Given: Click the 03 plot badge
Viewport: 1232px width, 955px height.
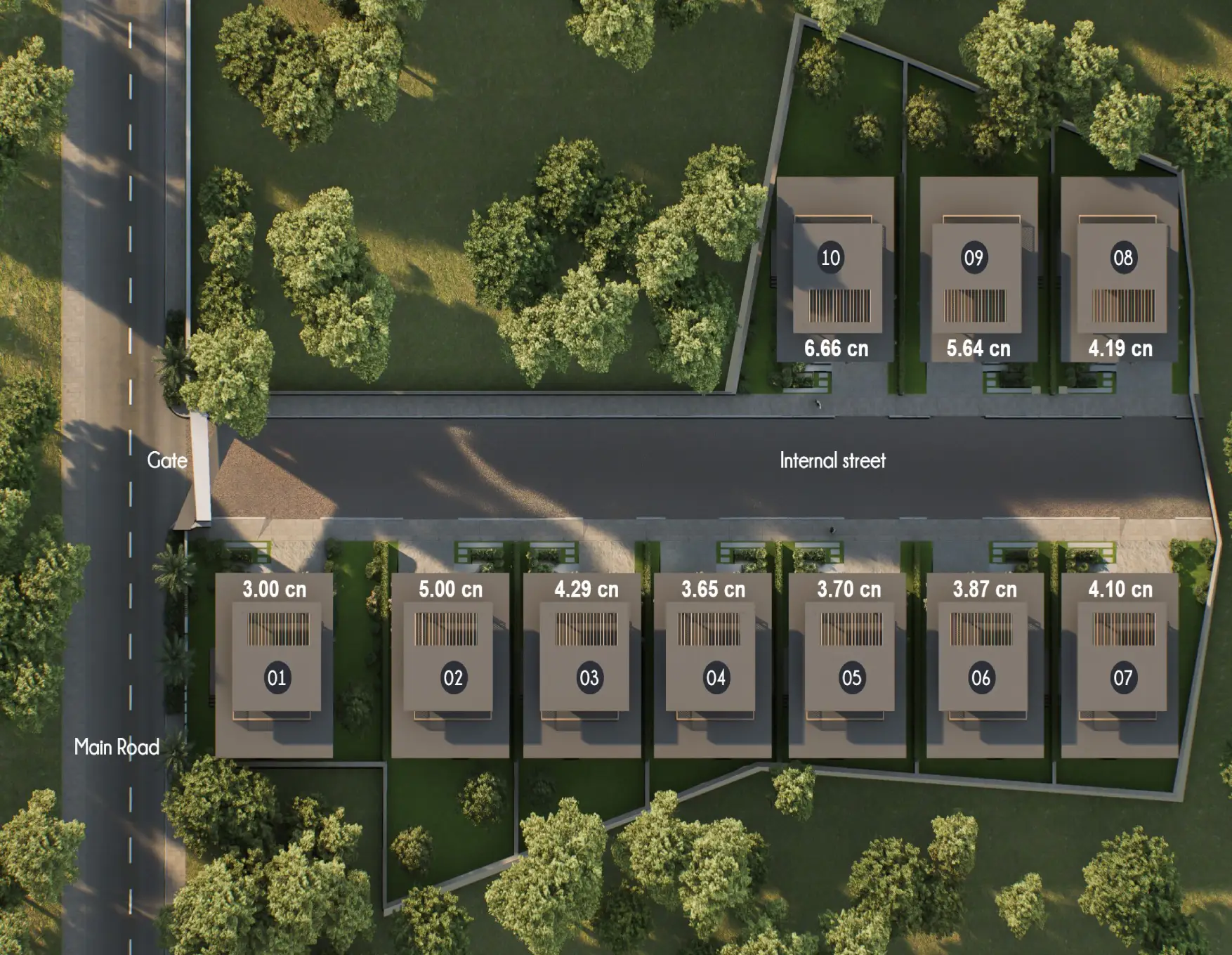Looking at the screenshot, I should pos(589,678).
